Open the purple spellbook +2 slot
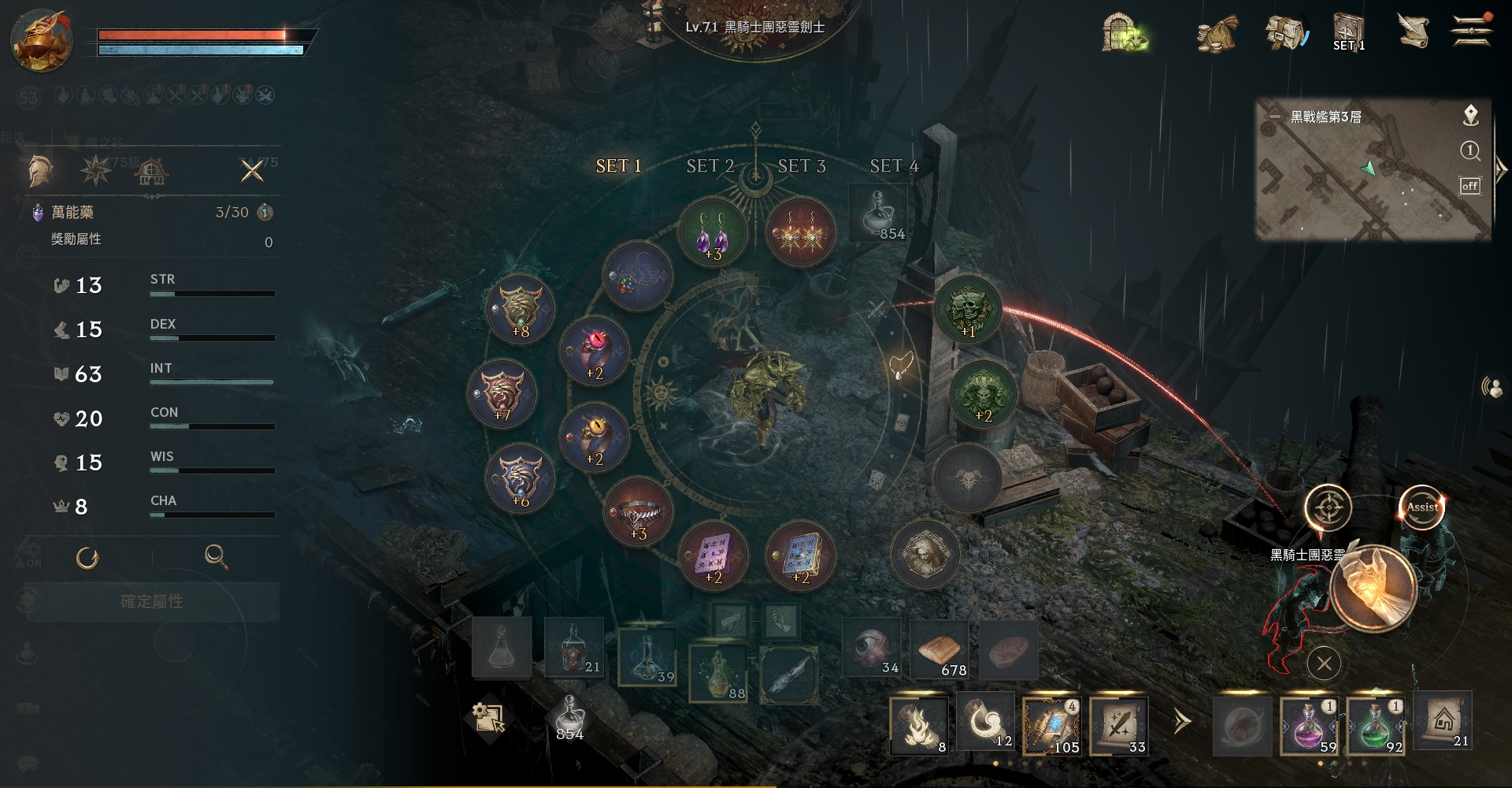 [x=713, y=556]
